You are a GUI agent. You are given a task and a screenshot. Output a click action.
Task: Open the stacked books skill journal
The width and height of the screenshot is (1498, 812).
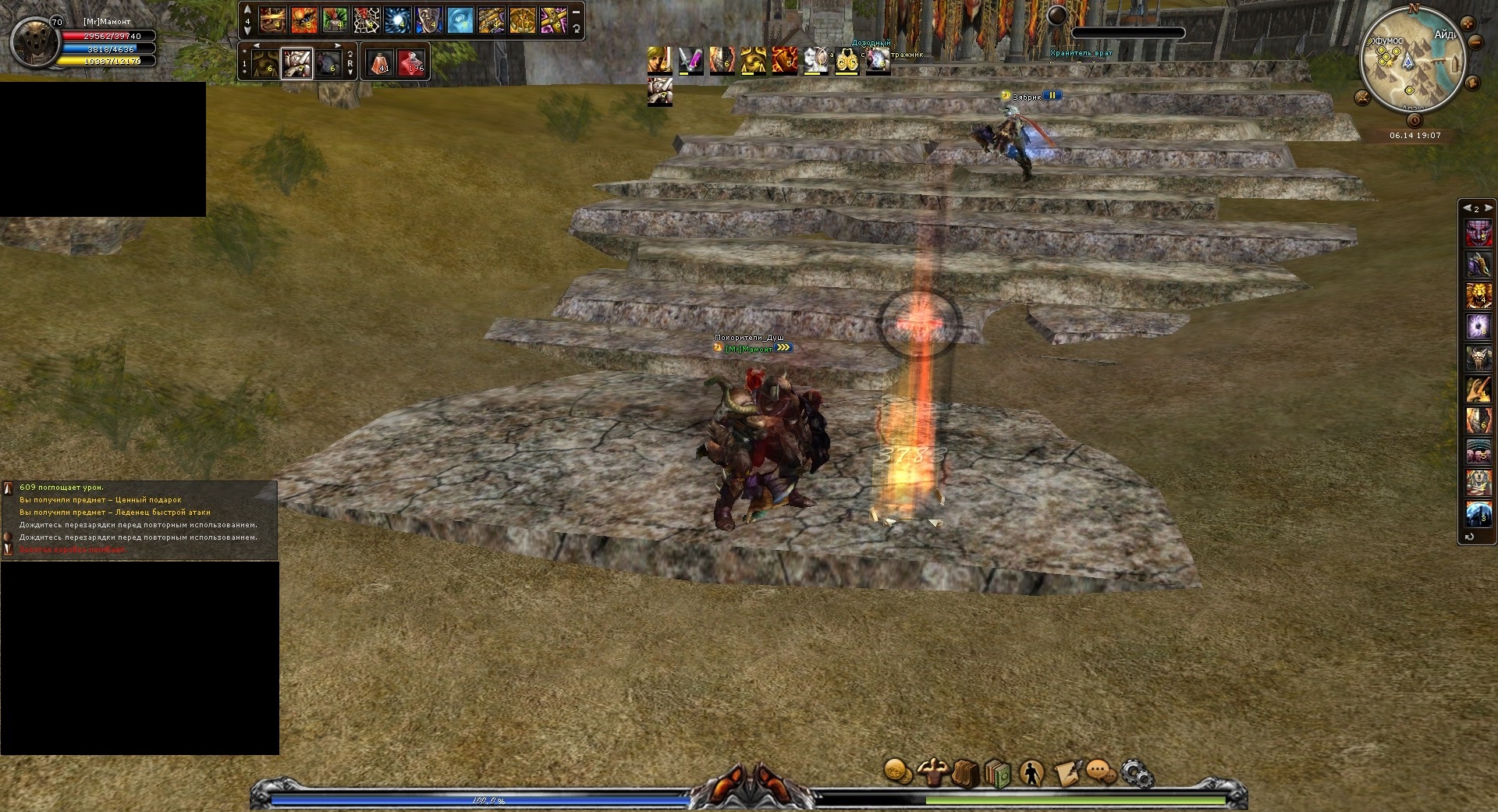pos(998,773)
